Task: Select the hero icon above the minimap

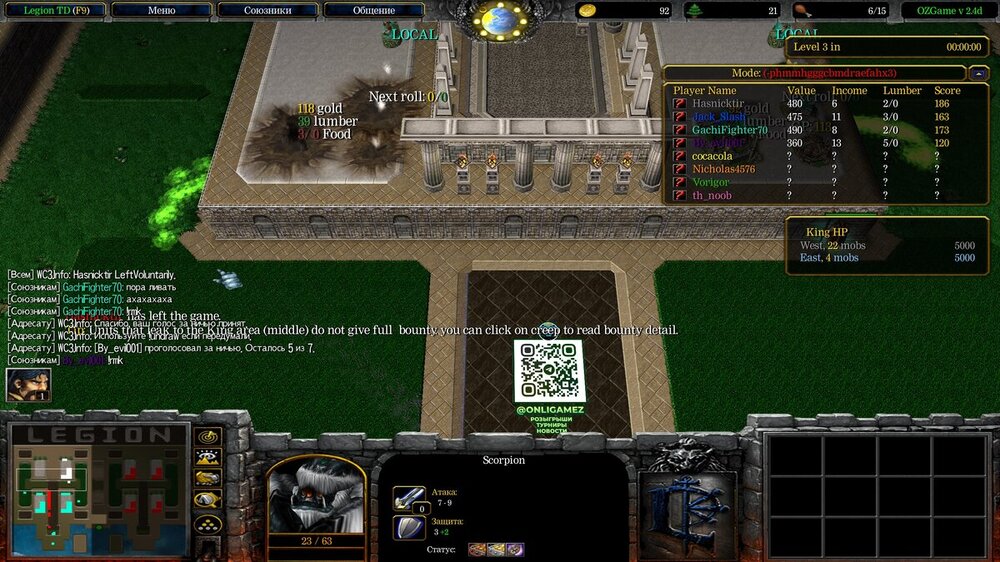Action: pyautogui.click(x=28, y=384)
